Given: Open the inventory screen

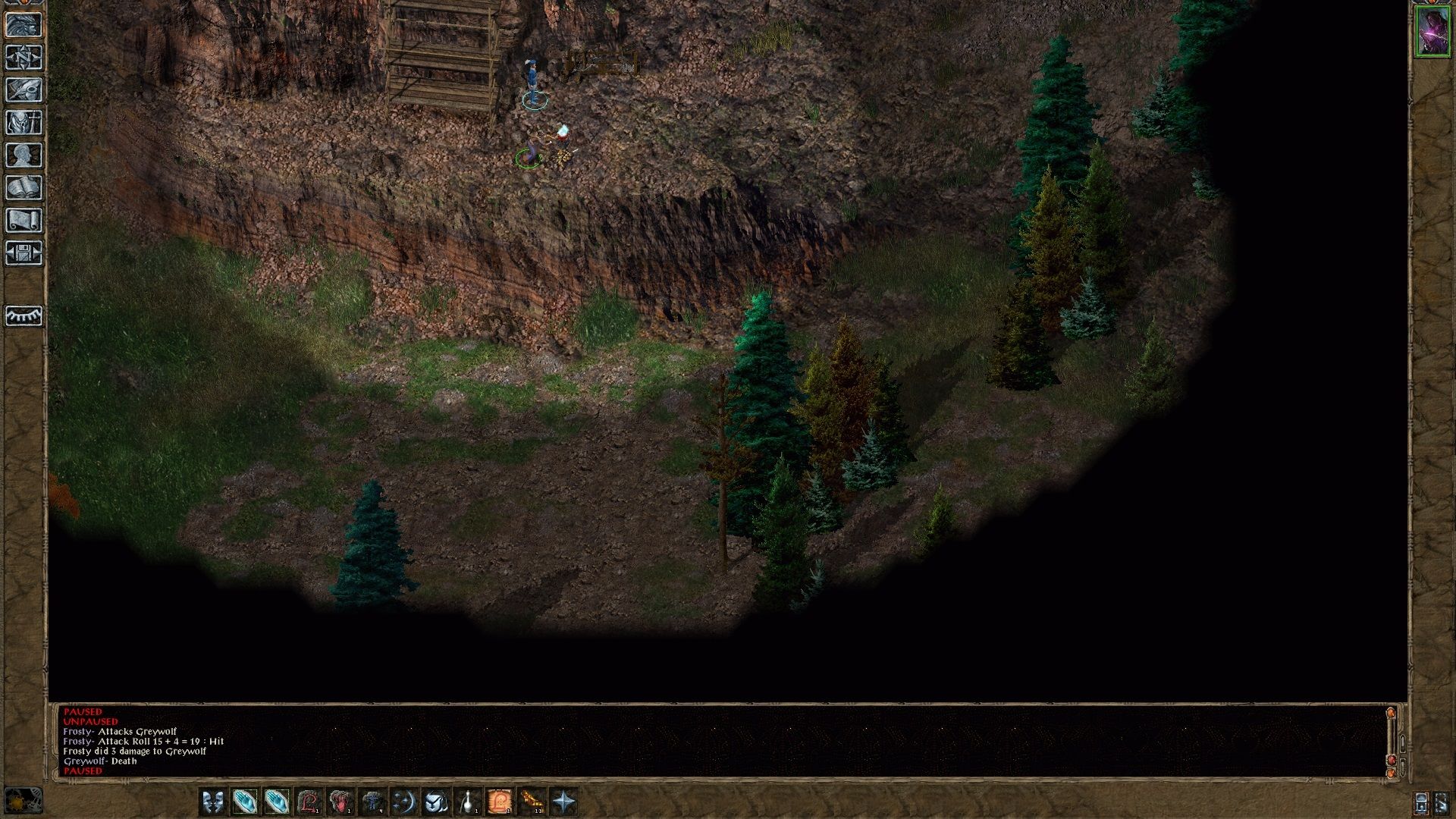Looking at the screenshot, I should [x=24, y=123].
